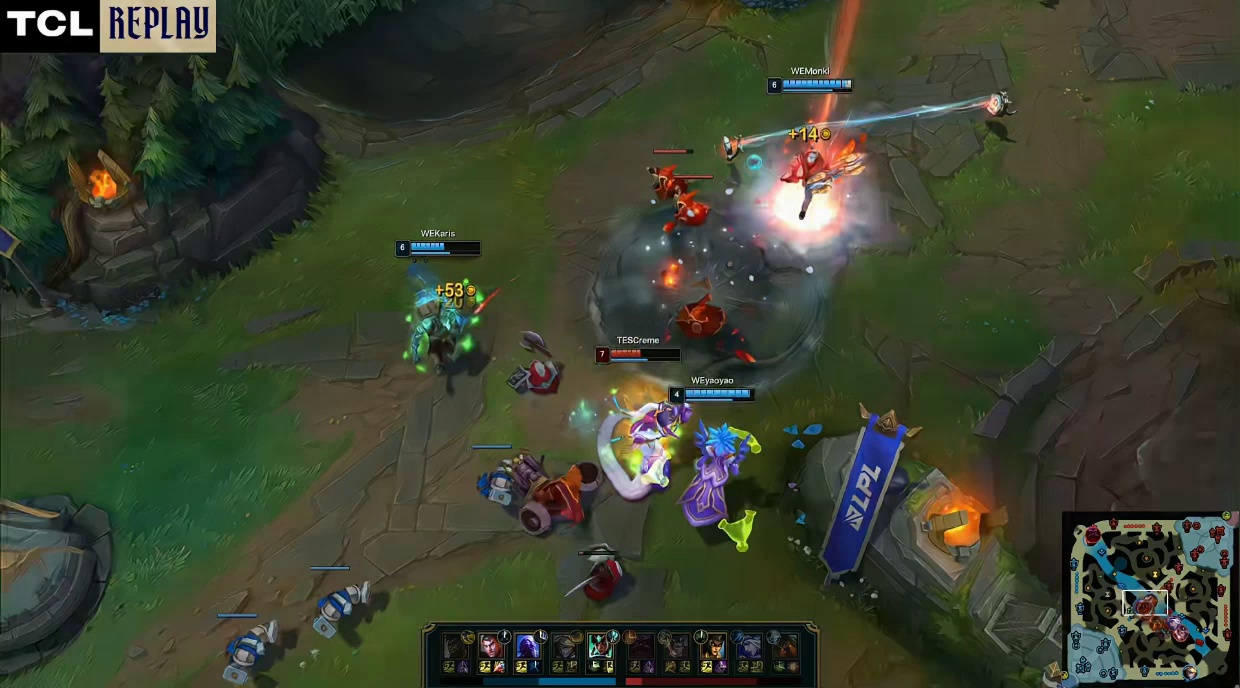Select the purple-hooded champion portrait
The height and width of the screenshot is (688, 1240).
pos(528,646)
